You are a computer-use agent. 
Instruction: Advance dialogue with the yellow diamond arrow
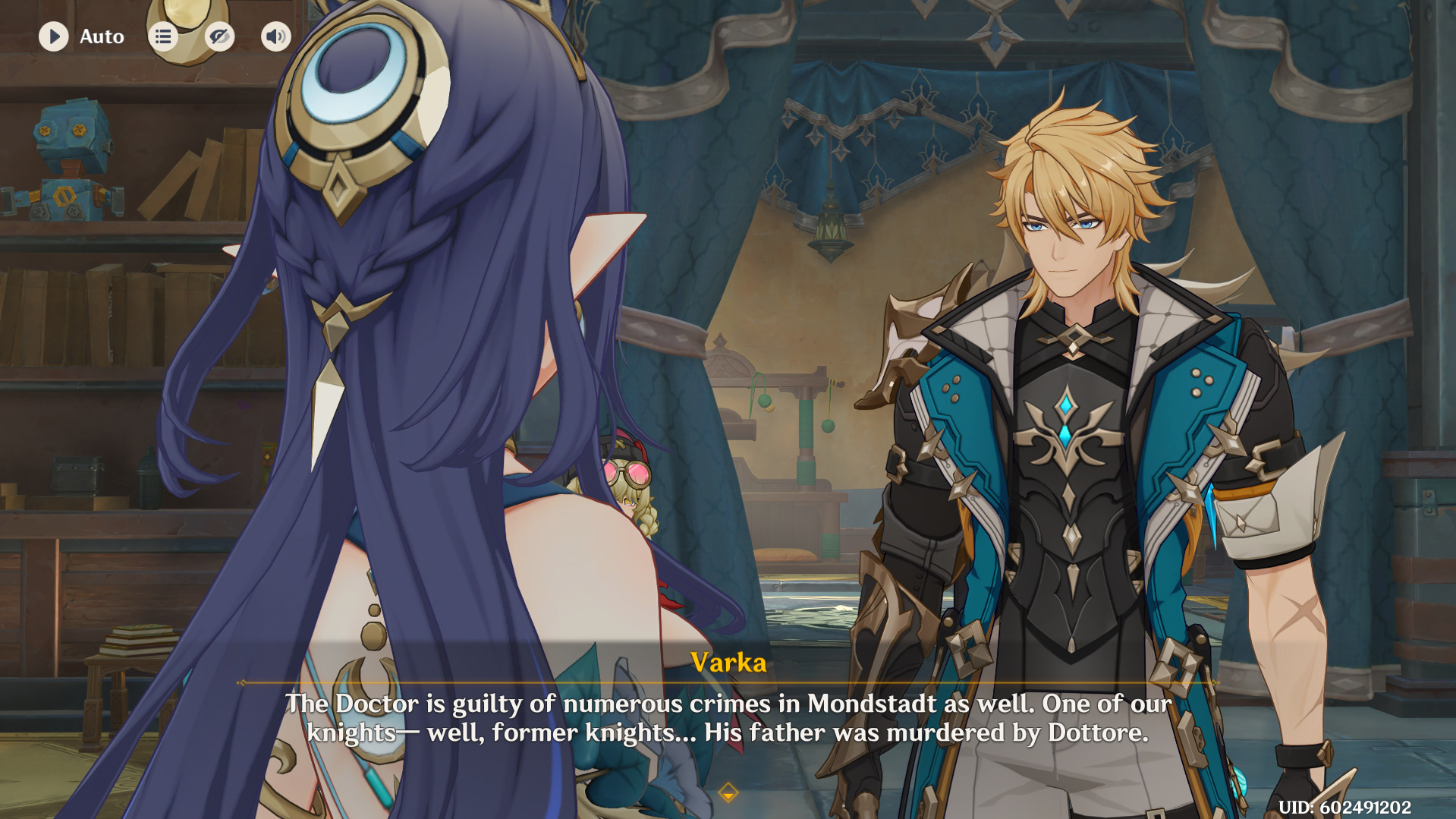[x=728, y=793]
